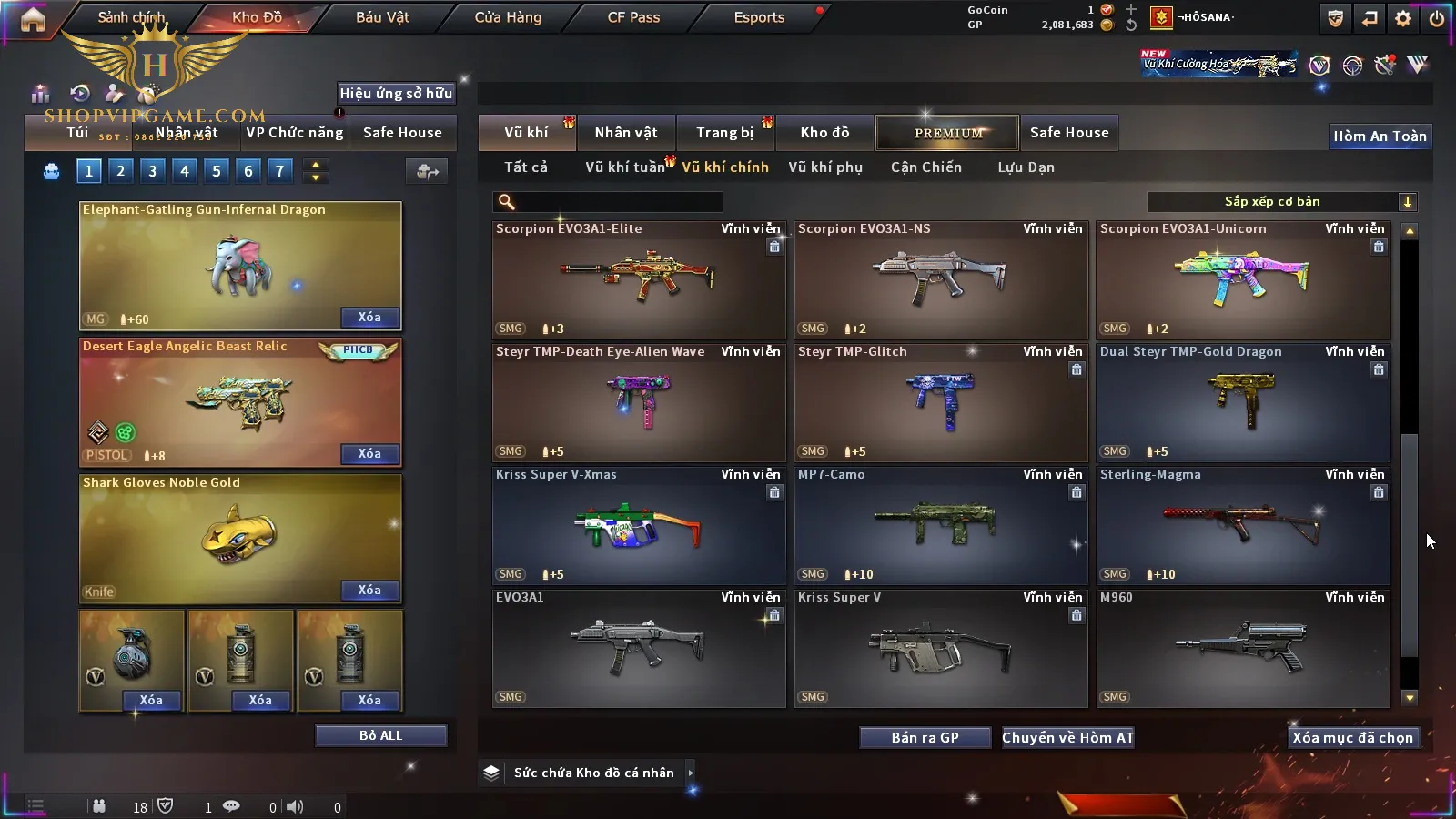Go to the Cửa Hàng shop
Viewport: 1456px width, 819px height.
508,17
